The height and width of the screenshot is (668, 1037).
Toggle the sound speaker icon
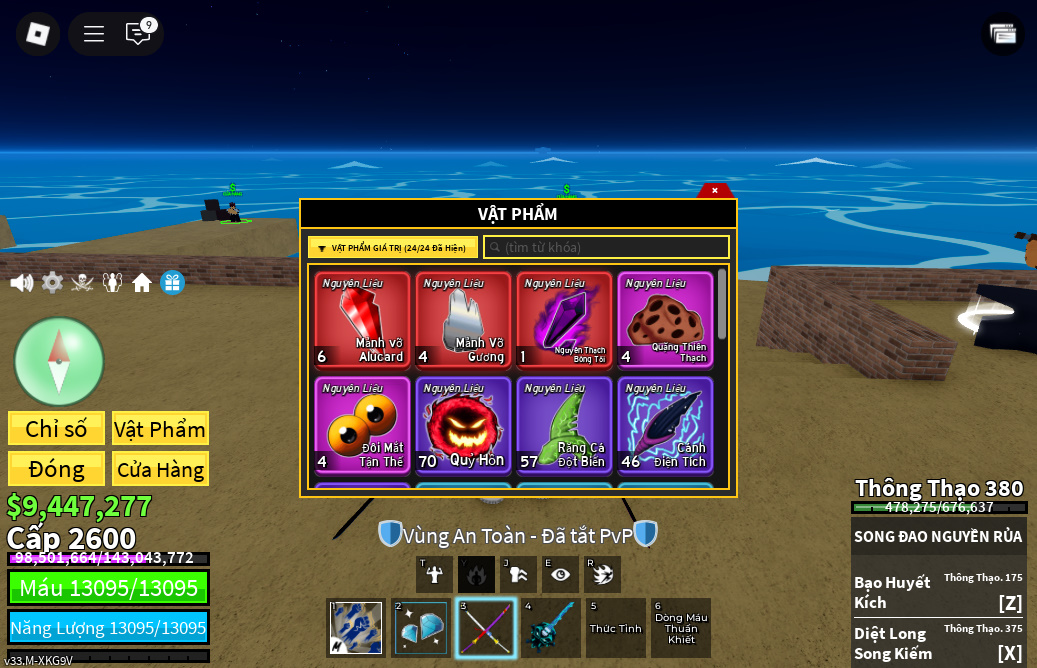tap(21, 283)
